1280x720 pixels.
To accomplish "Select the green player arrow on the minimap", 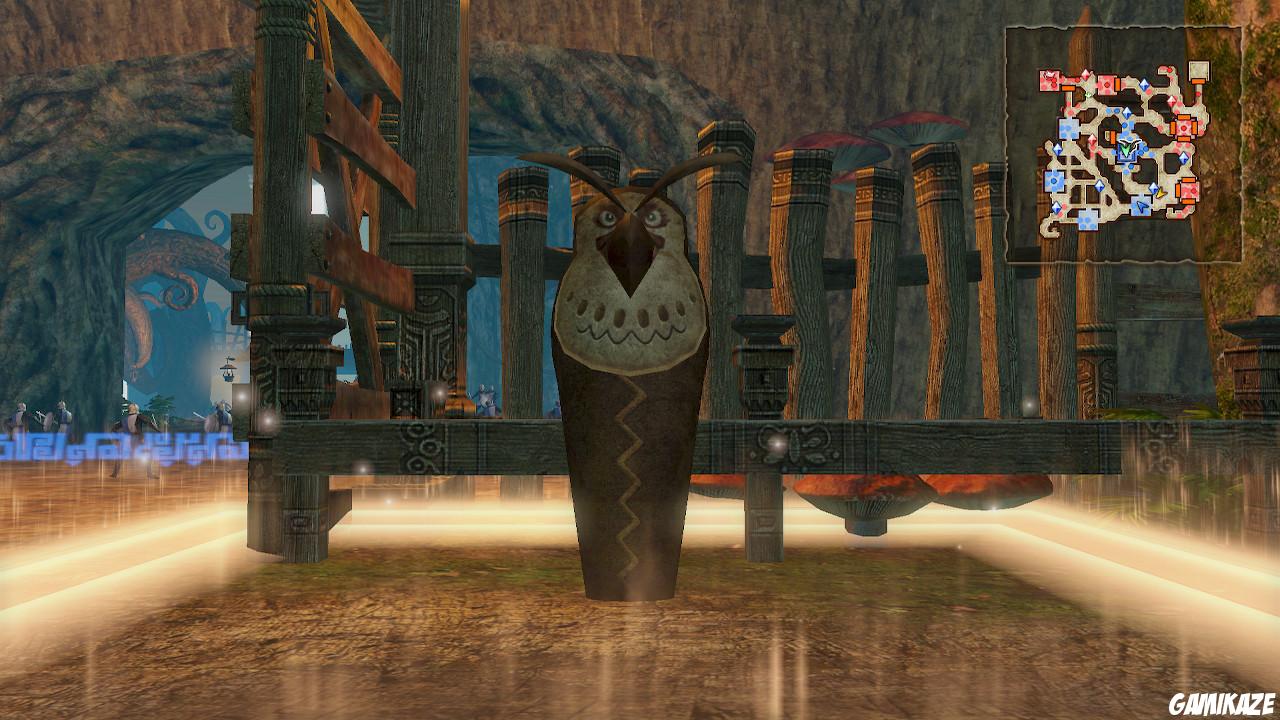I will point(1126,148).
